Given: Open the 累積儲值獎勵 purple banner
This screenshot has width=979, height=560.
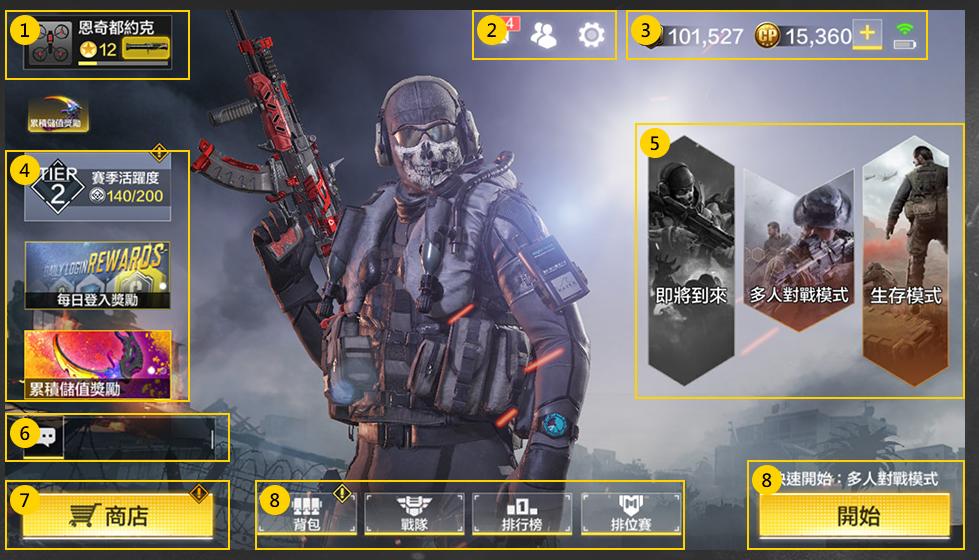Looking at the screenshot, I should [98, 364].
